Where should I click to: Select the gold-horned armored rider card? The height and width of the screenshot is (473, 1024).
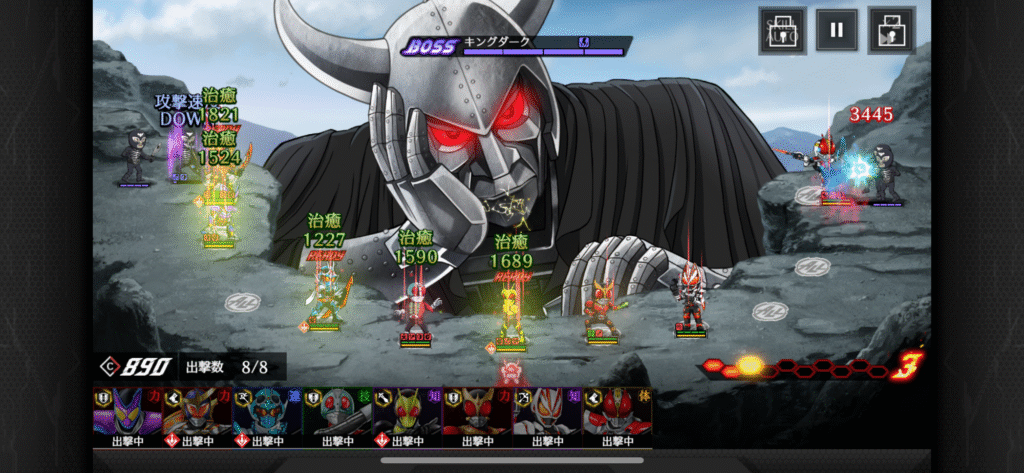click(x=197, y=416)
